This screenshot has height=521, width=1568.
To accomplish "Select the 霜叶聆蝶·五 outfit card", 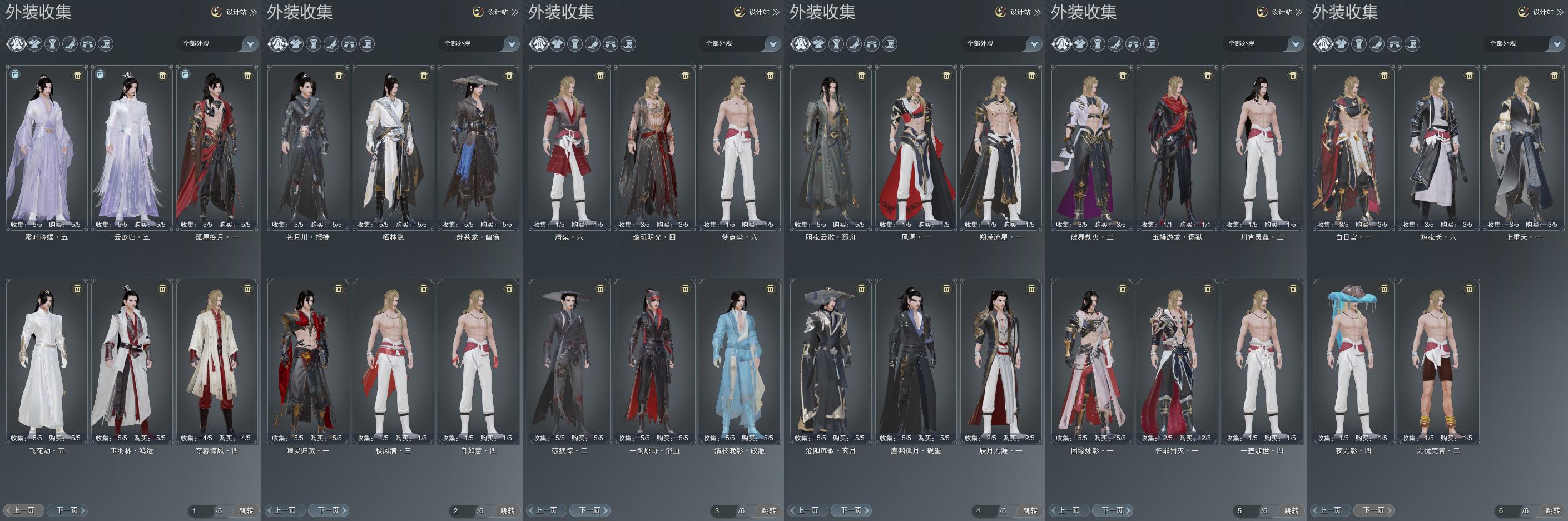I will (47, 146).
